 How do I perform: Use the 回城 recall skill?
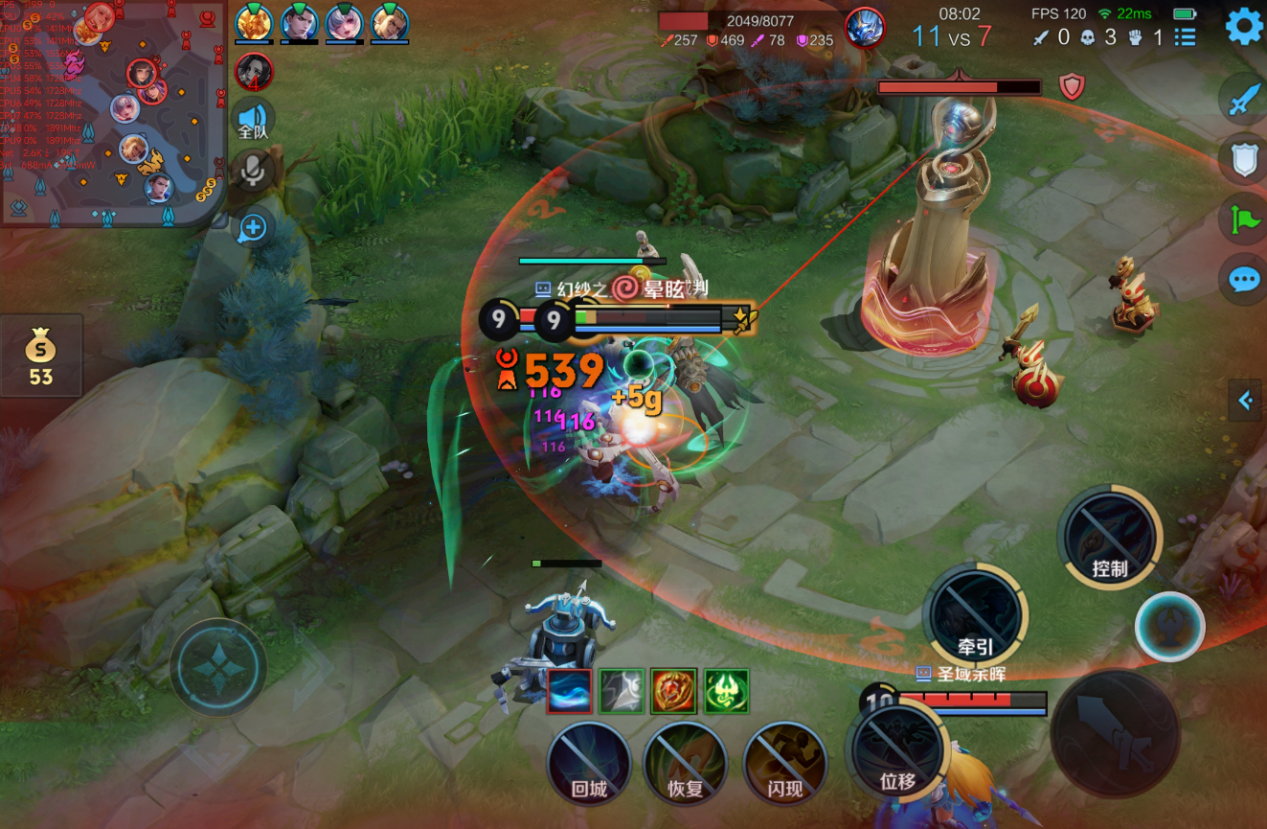pyautogui.click(x=589, y=765)
